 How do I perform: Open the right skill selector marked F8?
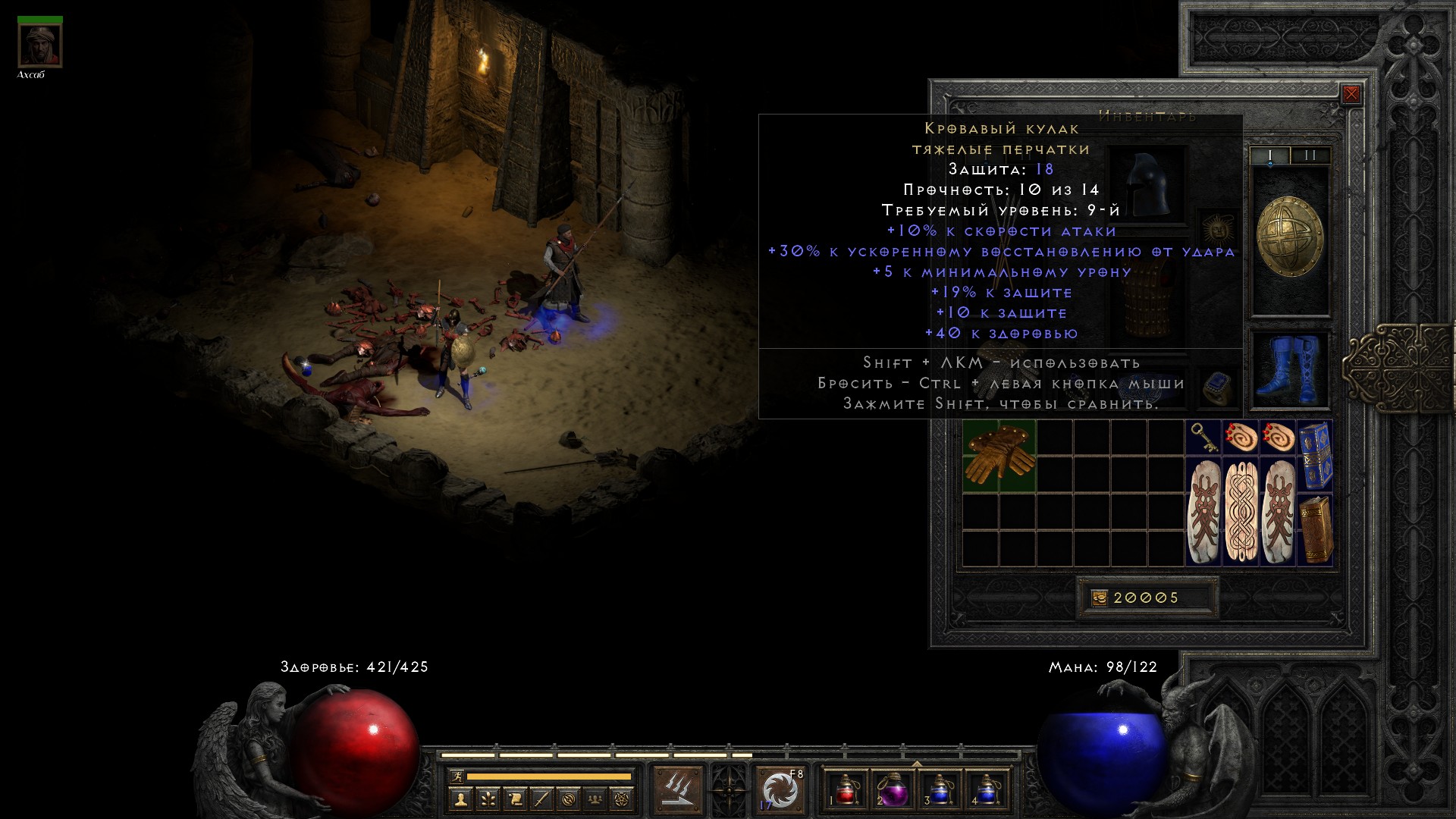point(780,789)
